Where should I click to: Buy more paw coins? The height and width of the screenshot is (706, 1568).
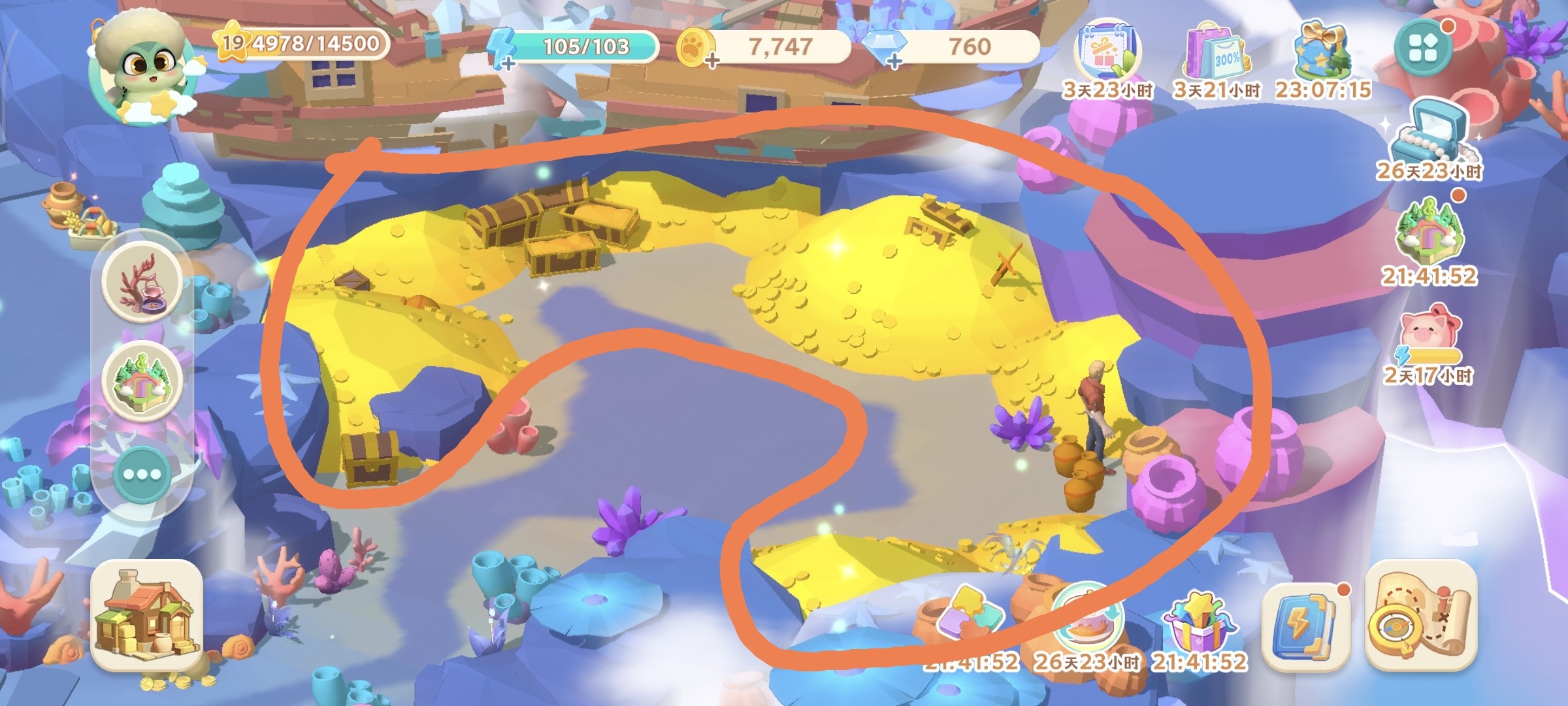(711, 62)
